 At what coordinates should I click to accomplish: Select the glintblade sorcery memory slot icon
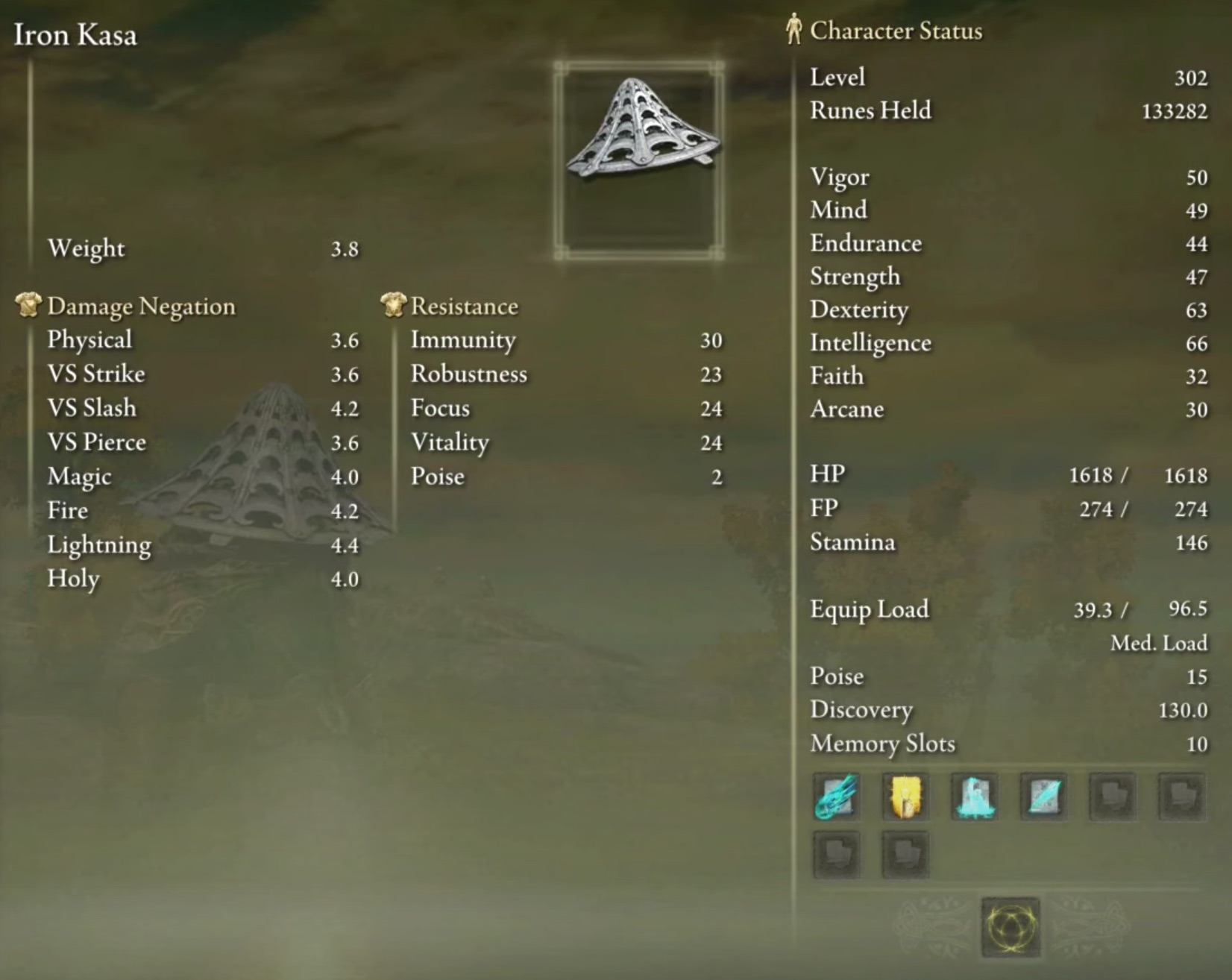tap(1043, 797)
